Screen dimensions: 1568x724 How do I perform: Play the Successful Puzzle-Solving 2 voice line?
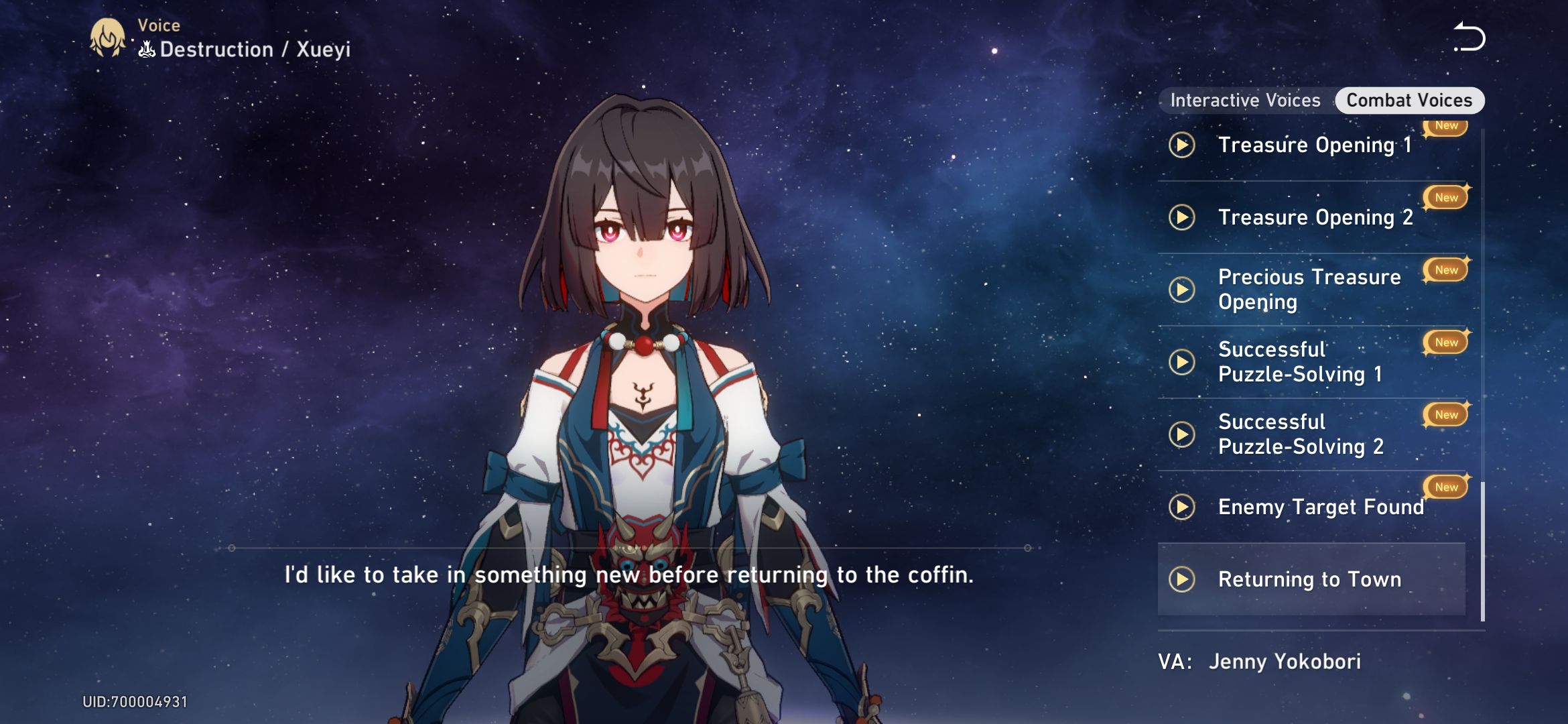coord(1182,434)
